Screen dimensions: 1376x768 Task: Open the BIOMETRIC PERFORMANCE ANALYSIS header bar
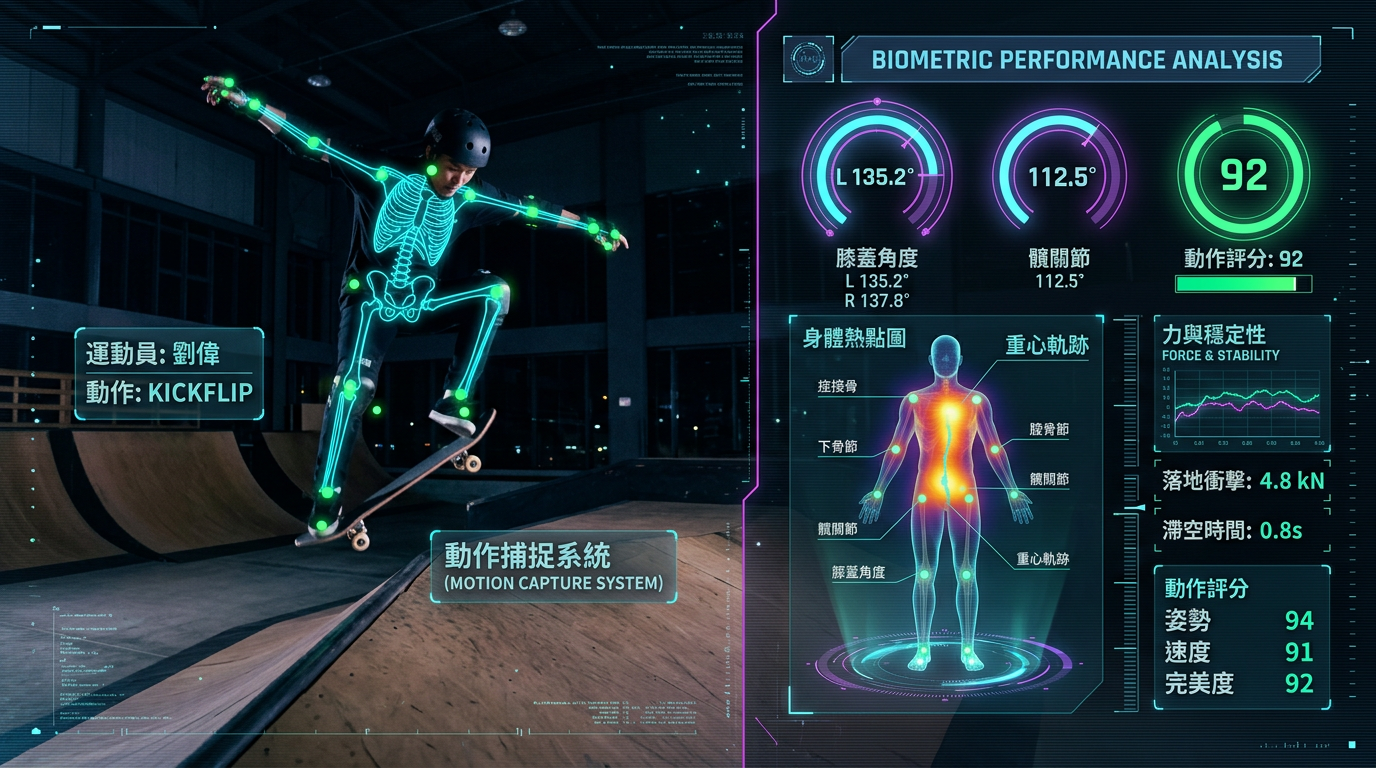[1077, 59]
